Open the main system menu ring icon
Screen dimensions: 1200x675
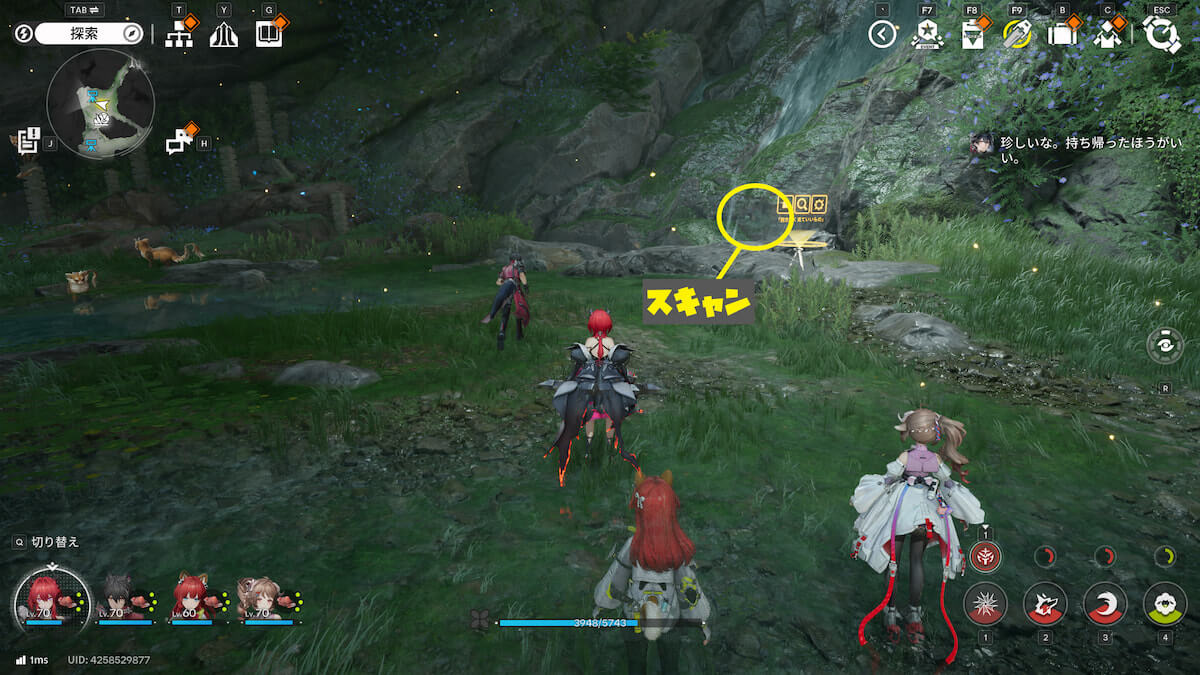point(1162,35)
